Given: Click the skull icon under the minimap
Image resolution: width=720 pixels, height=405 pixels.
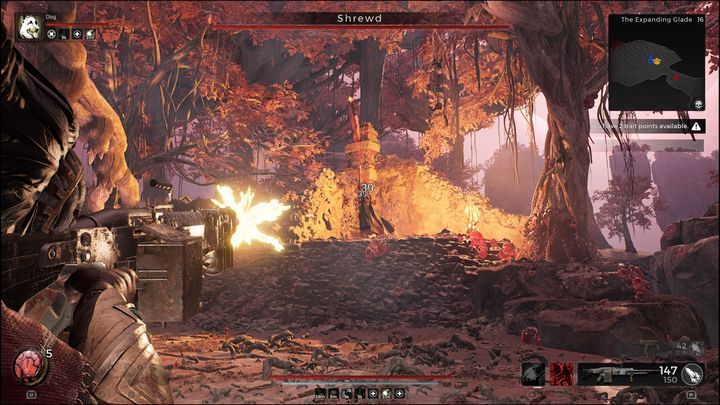Looking at the screenshot, I should tap(697, 103).
